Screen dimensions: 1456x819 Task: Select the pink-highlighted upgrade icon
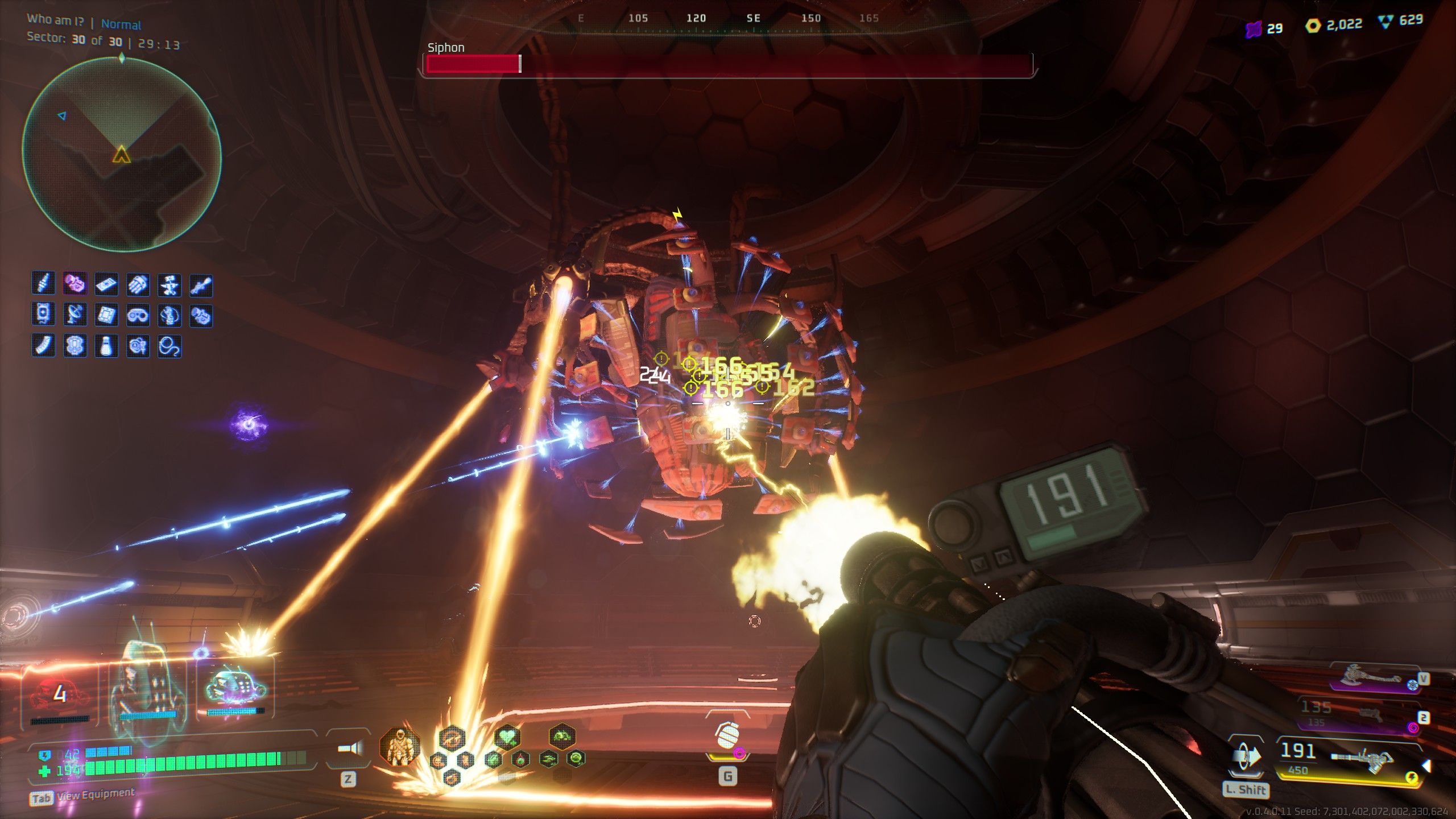[x=75, y=284]
